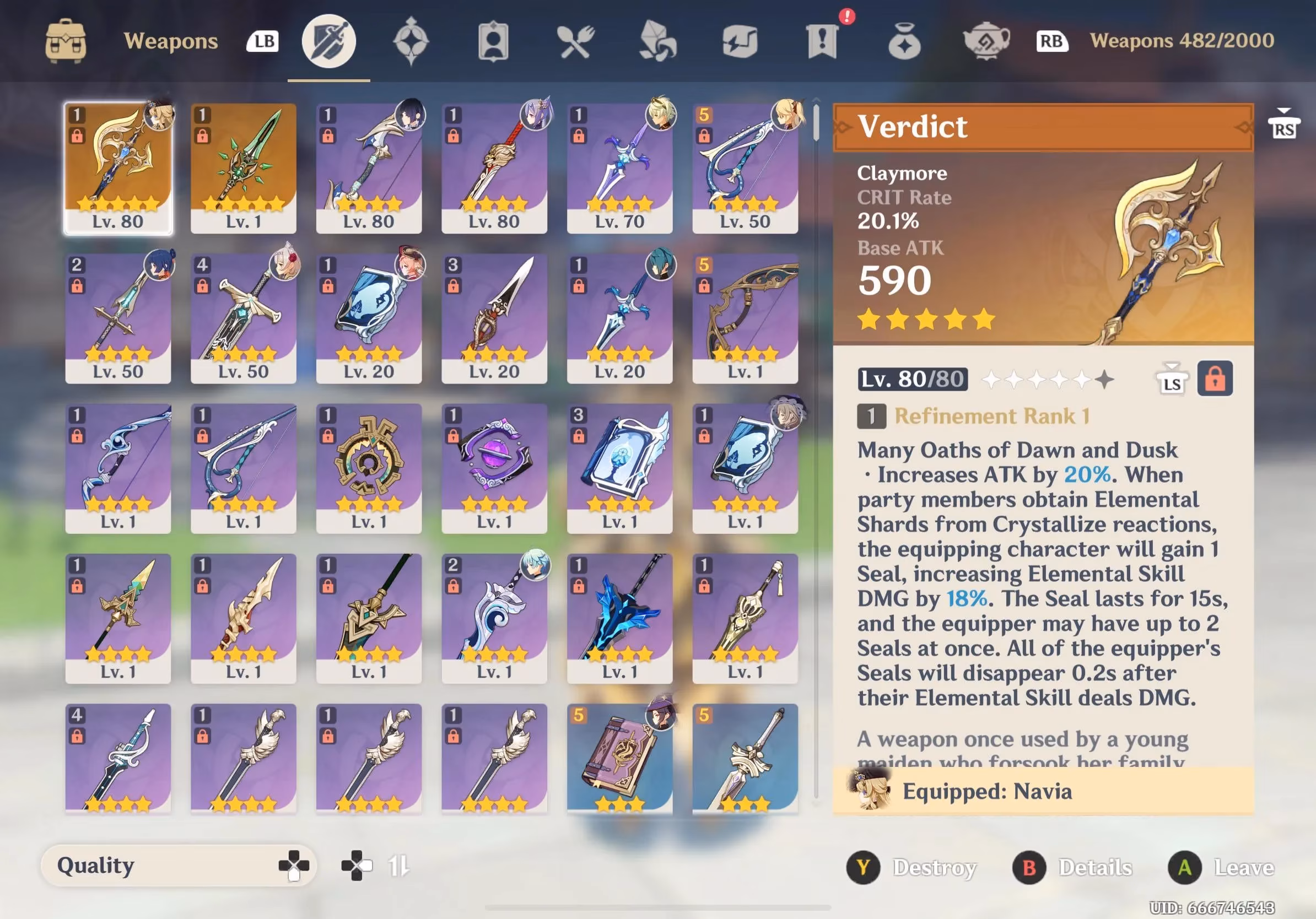Select the Weapons tab label
The width and height of the screenshot is (1316, 919).
pyautogui.click(x=170, y=40)
